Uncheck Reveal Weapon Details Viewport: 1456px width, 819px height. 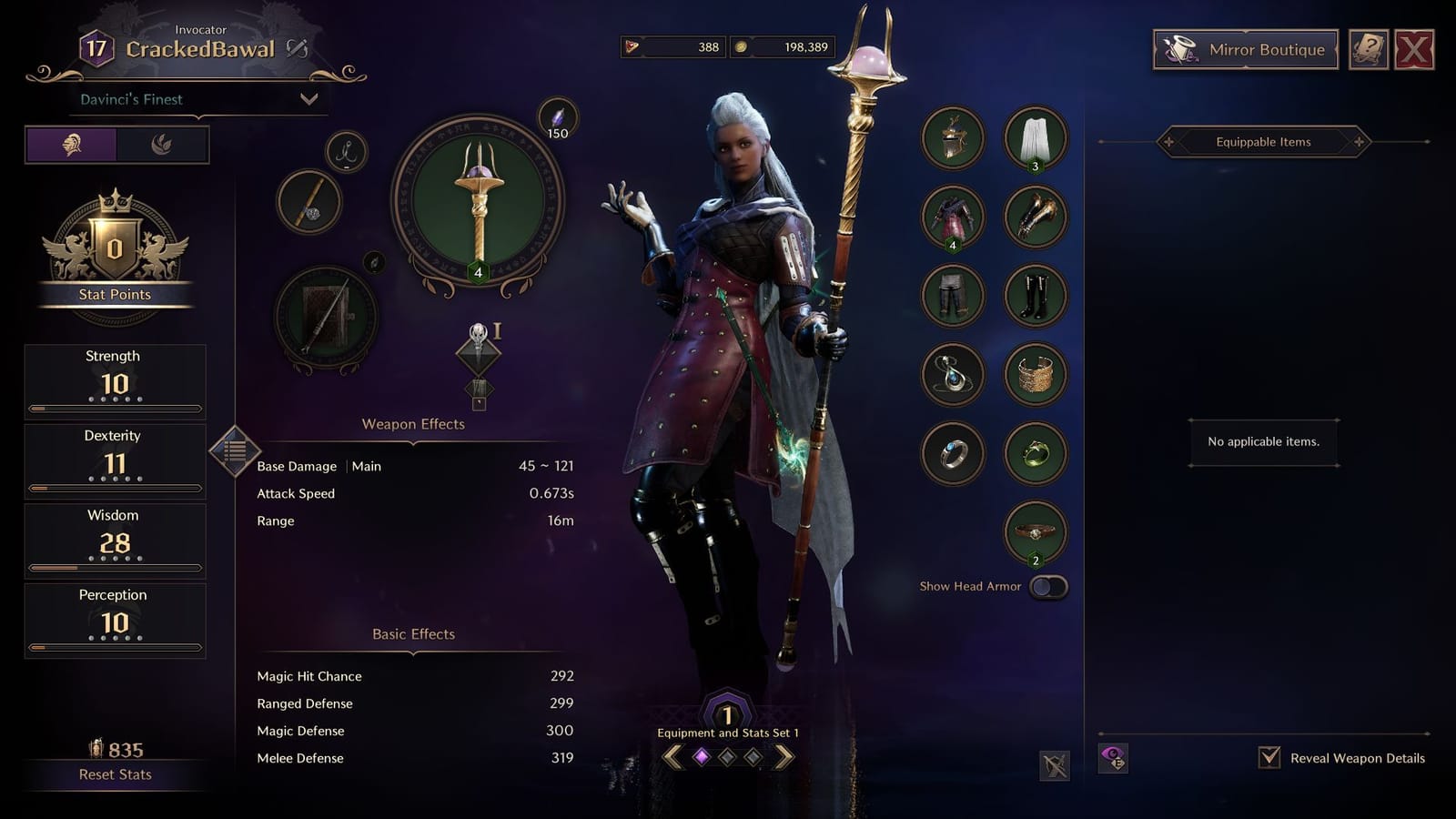[1269, 755]
